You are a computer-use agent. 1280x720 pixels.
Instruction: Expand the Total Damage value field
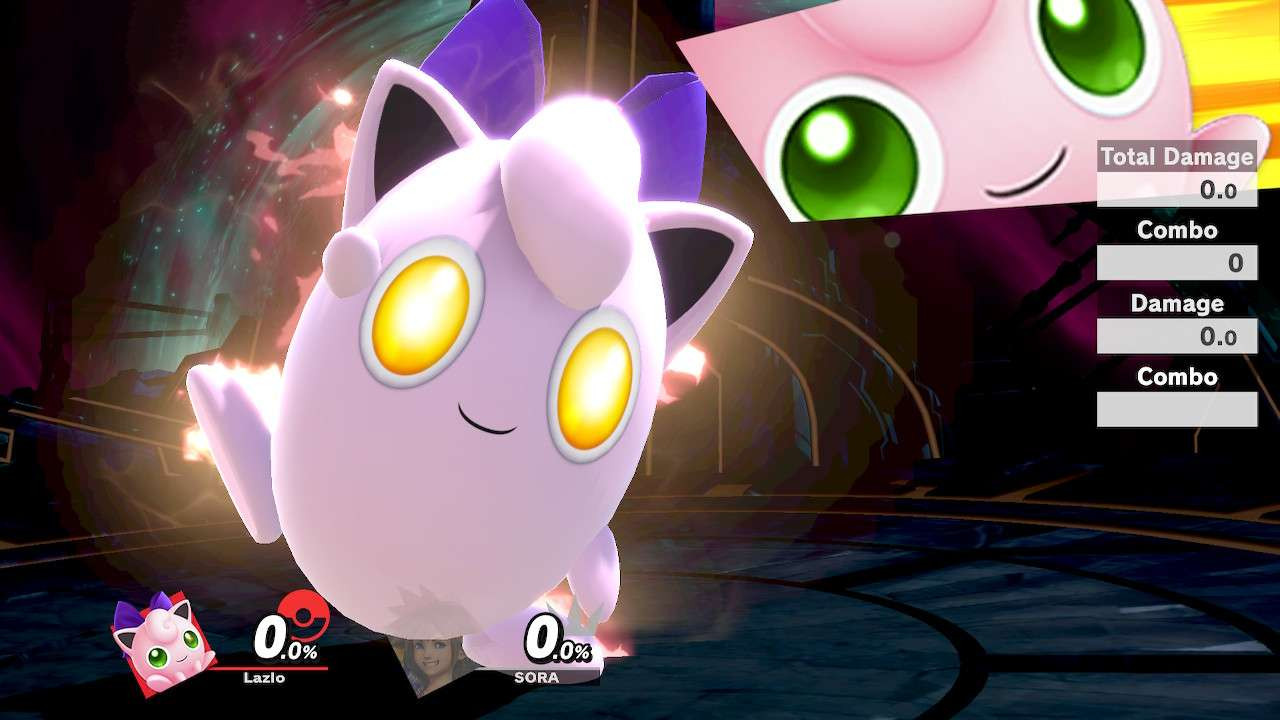point(1177,189)
